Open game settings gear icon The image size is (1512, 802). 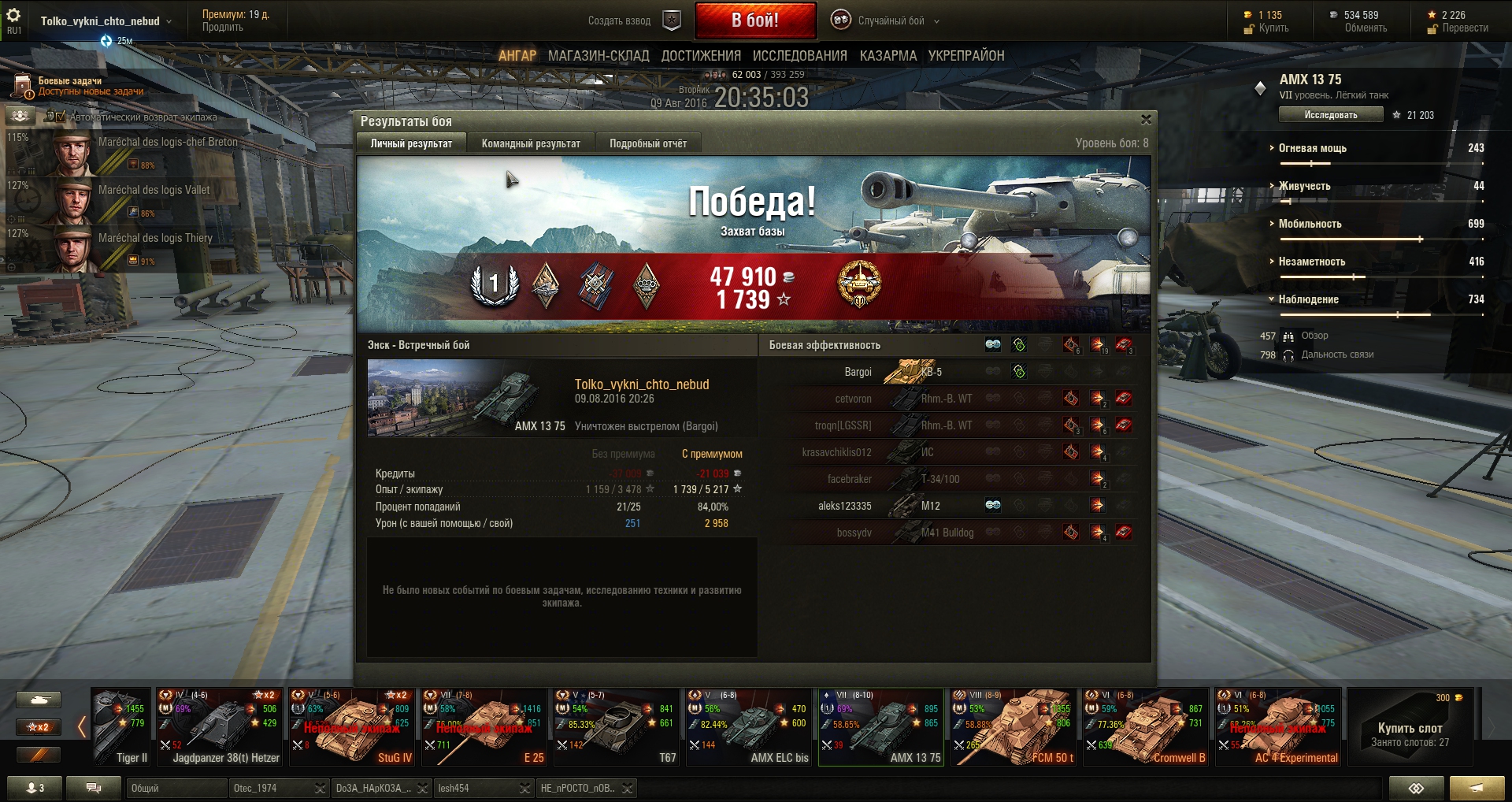(13, 16)
